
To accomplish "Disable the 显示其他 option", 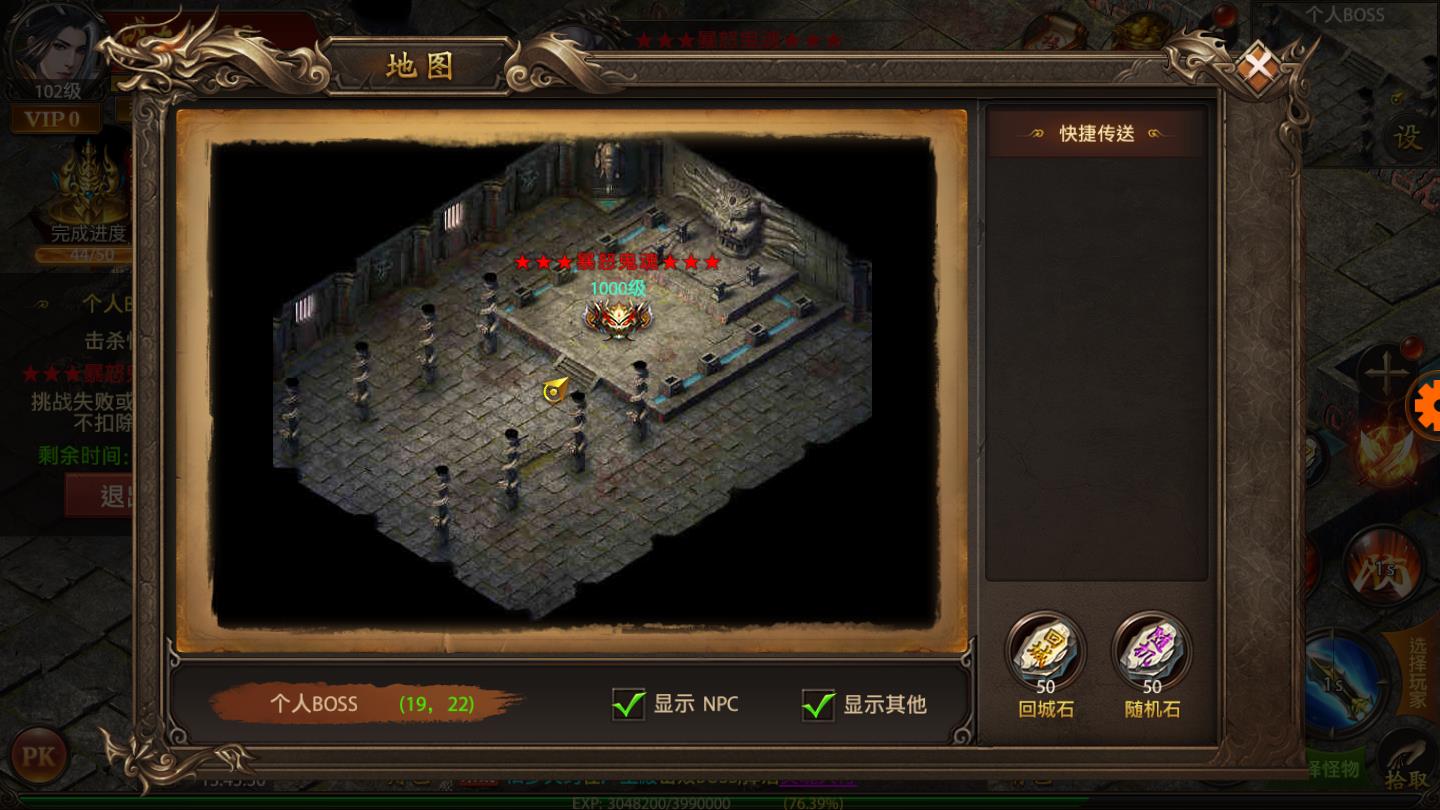I will (819, 705).
